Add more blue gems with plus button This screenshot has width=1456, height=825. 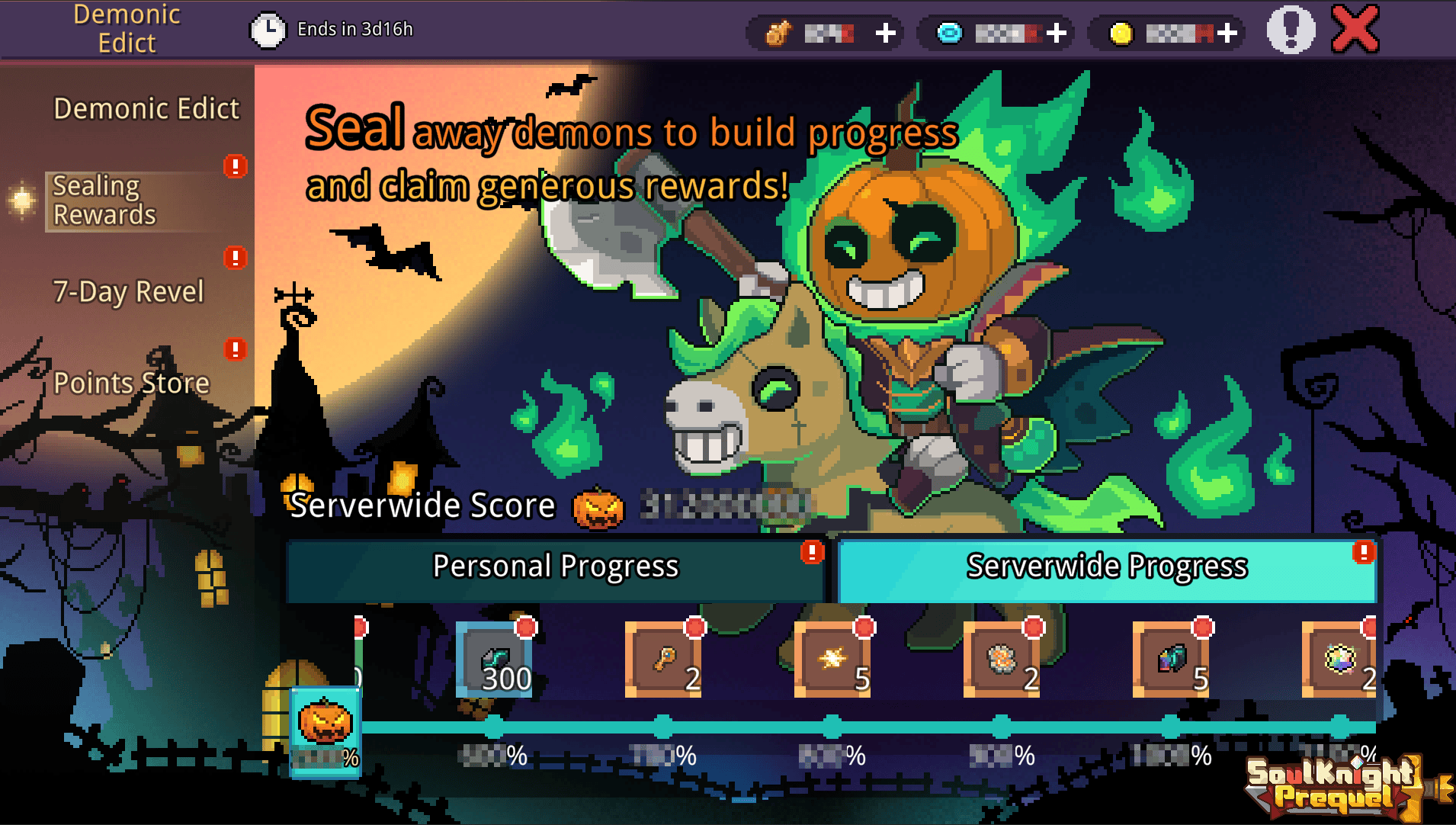click(1056, 33)
